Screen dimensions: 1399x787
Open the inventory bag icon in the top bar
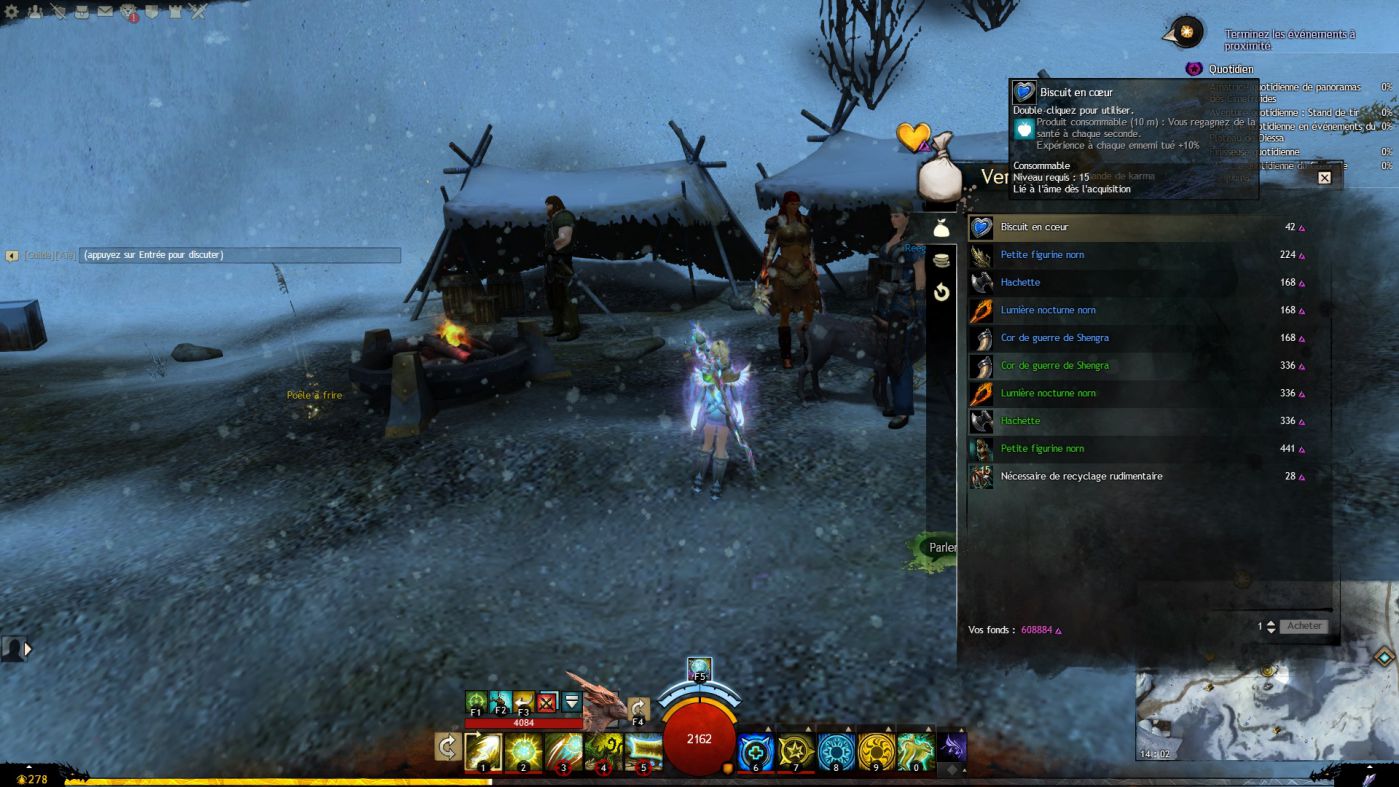coord(83,12)
